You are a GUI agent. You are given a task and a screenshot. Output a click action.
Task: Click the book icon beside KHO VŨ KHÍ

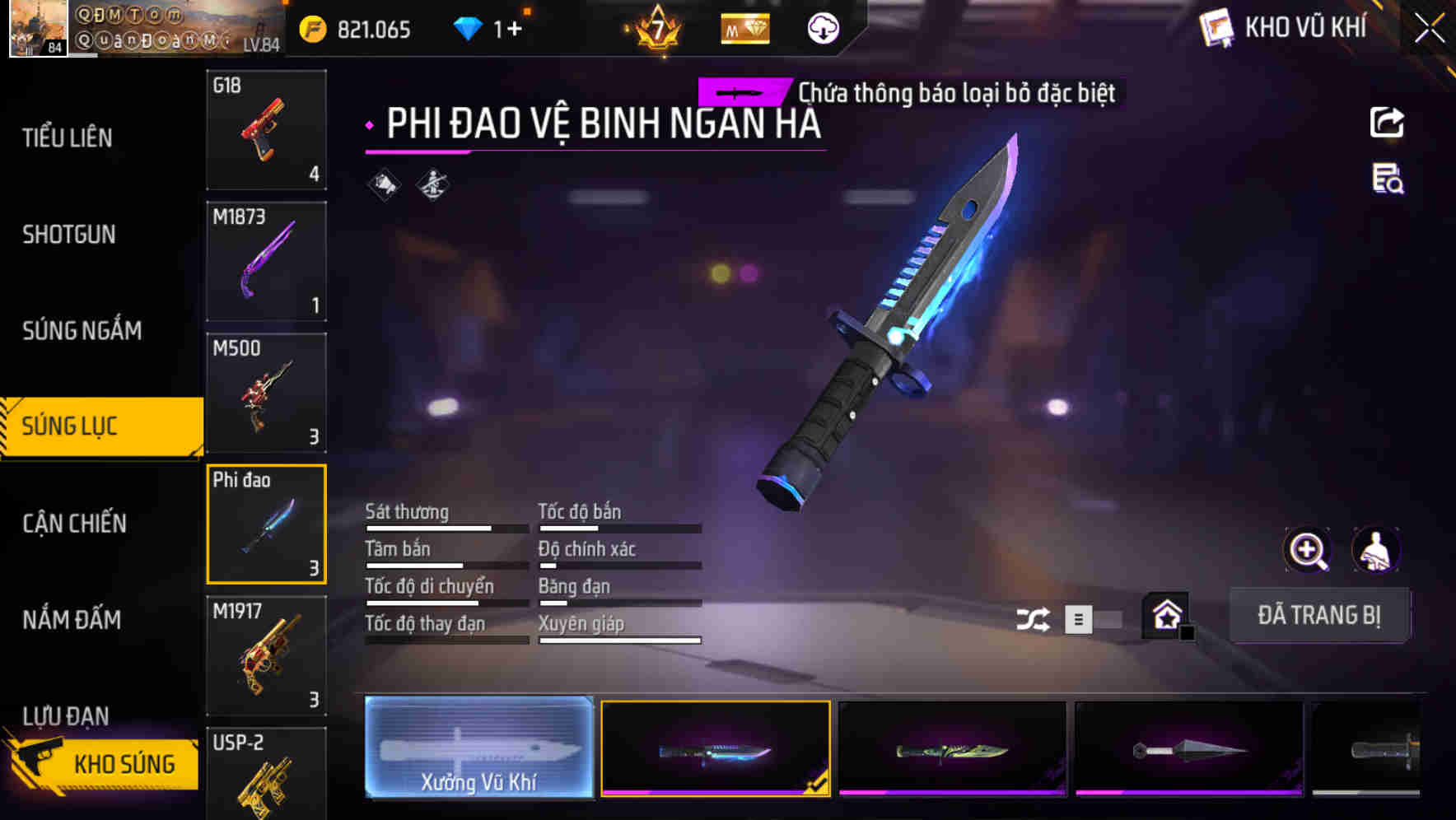1215,27
